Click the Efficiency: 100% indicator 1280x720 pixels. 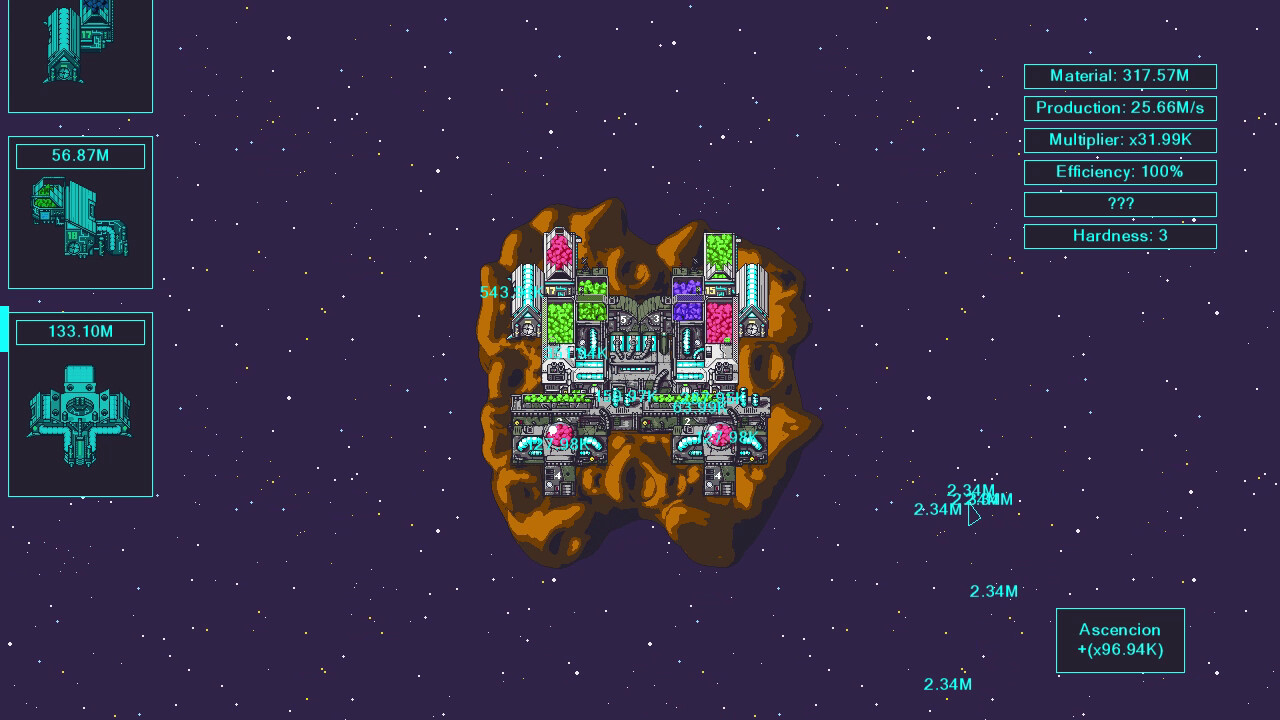pyautogui.click(x=1120, y=172)
